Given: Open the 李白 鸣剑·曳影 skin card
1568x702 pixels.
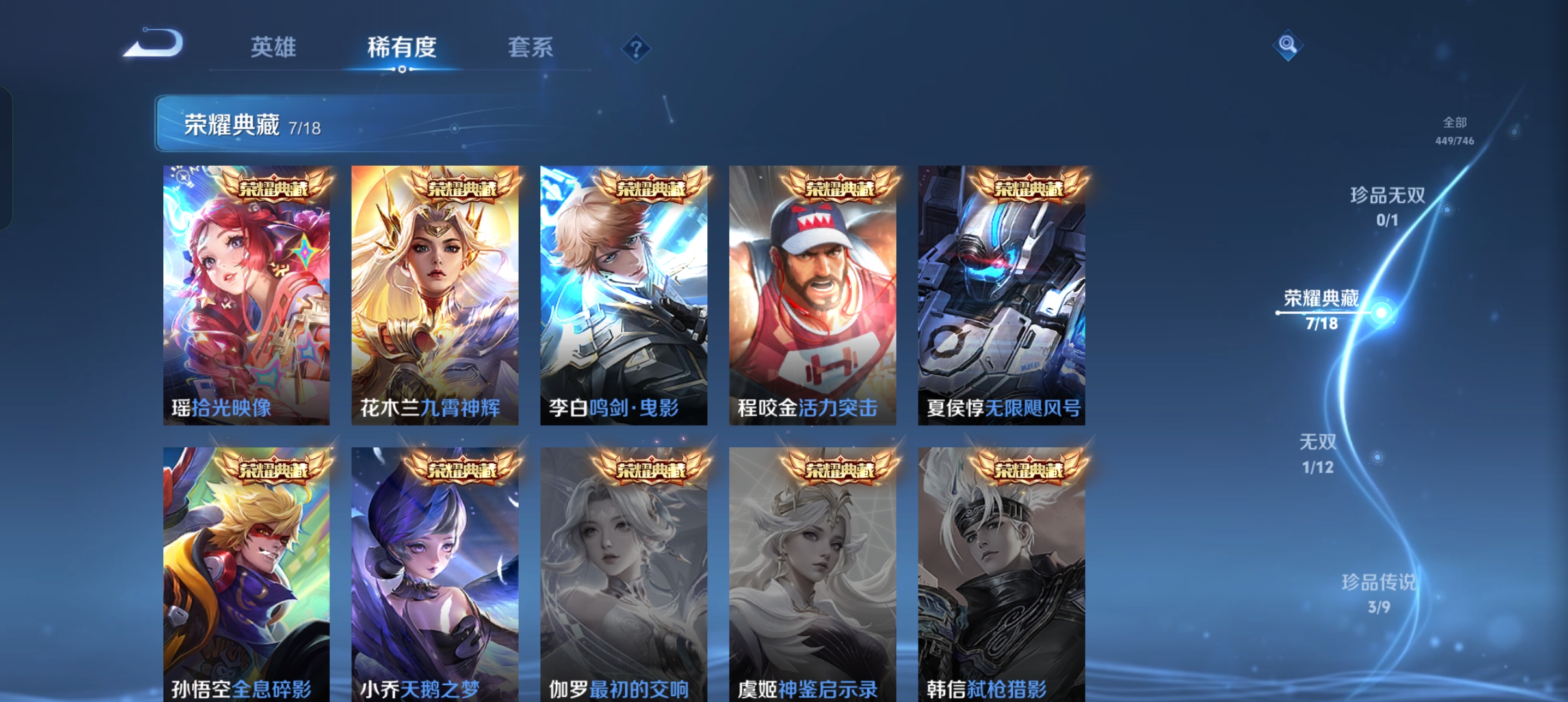Looking at the screenshot, I should click(x=623, y=296).
